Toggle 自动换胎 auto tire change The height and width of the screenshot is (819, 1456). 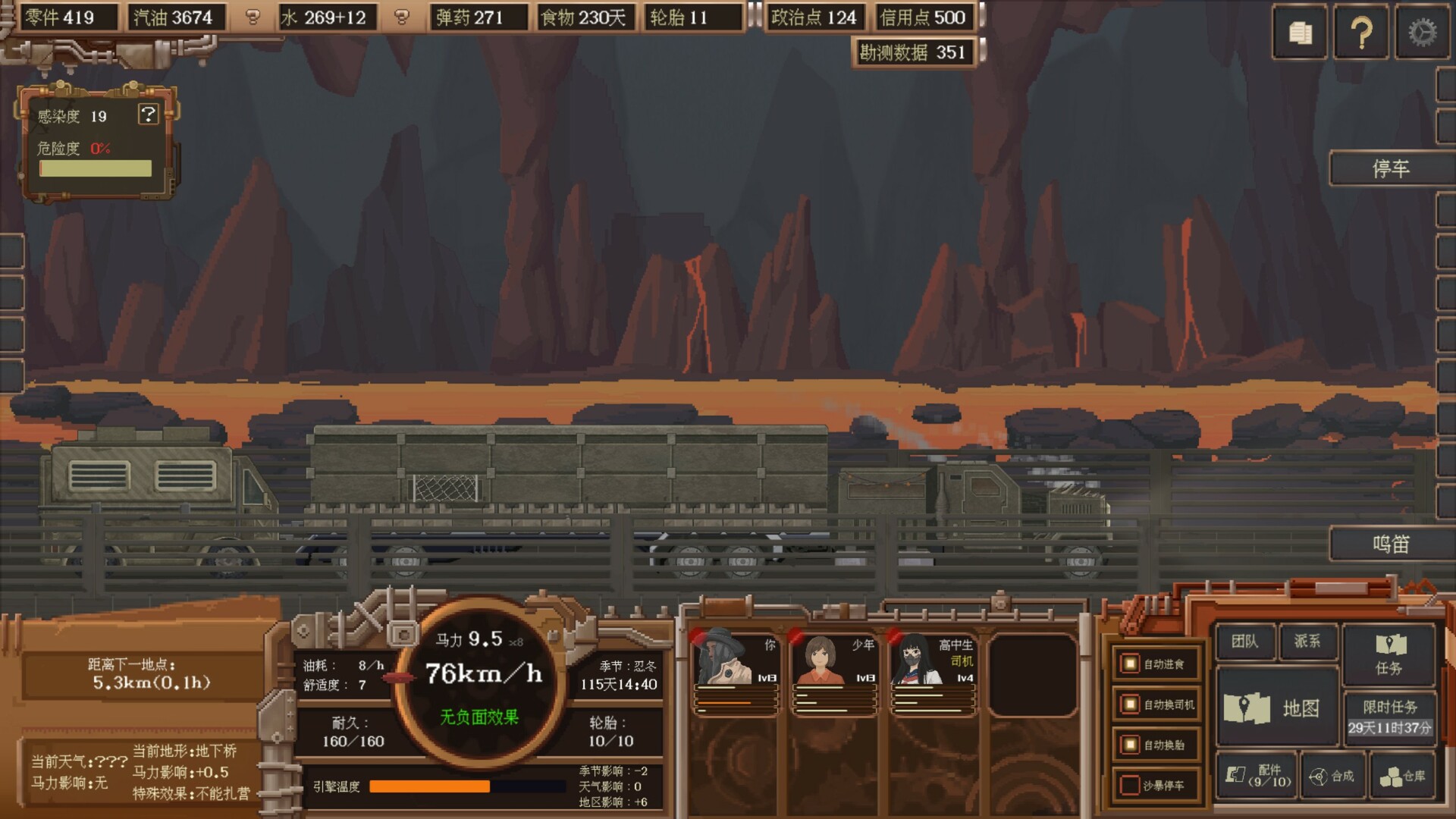point(1130,745)
